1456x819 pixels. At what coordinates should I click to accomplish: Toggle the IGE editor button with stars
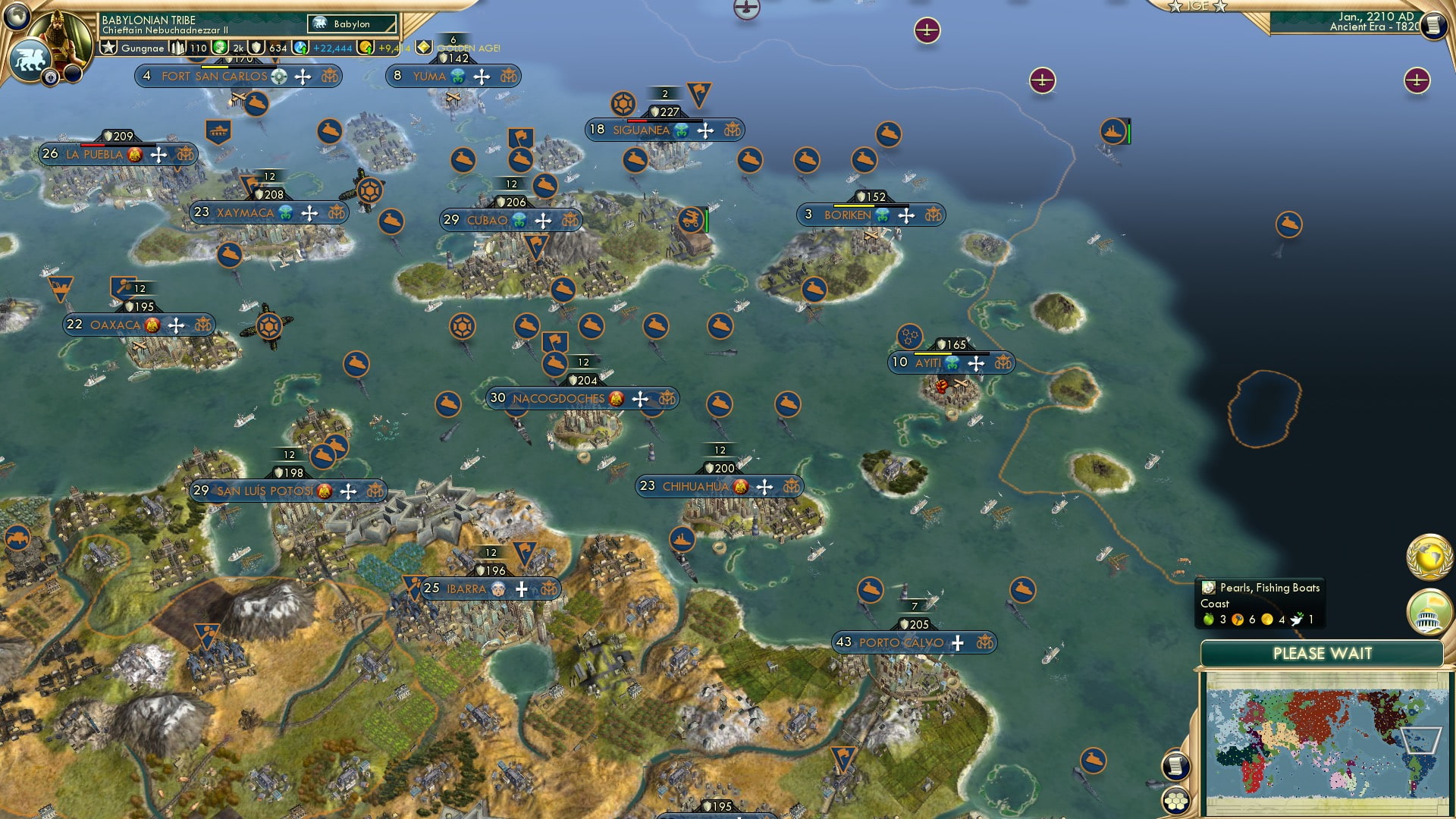(x=1197, y=7)
